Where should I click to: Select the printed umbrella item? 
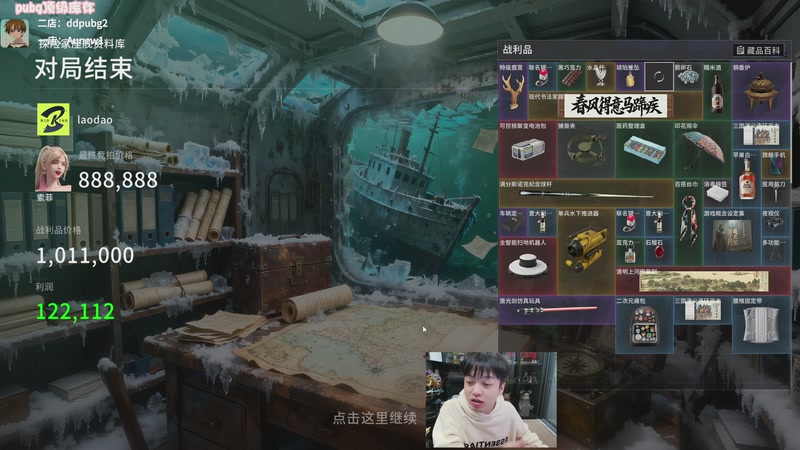click(701, 150)
